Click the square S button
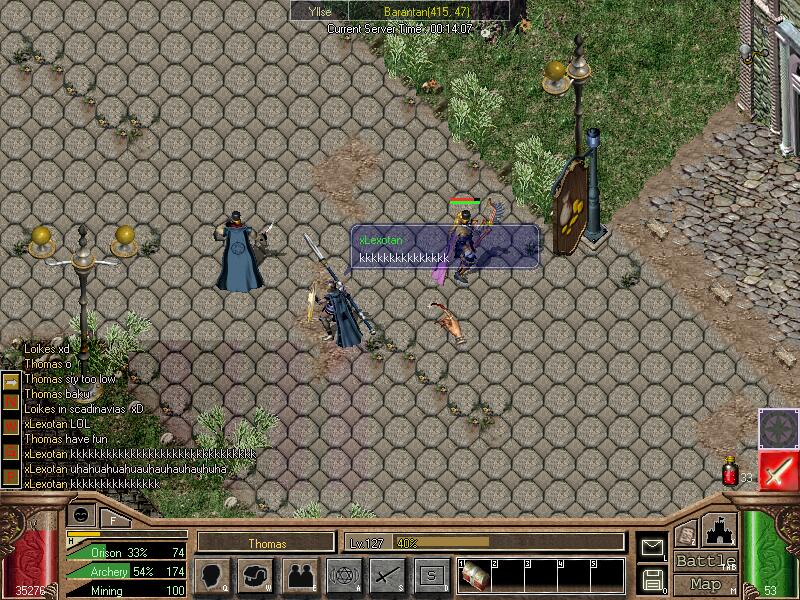The height and width of the screenshot is (600, 800). (431, 575)
